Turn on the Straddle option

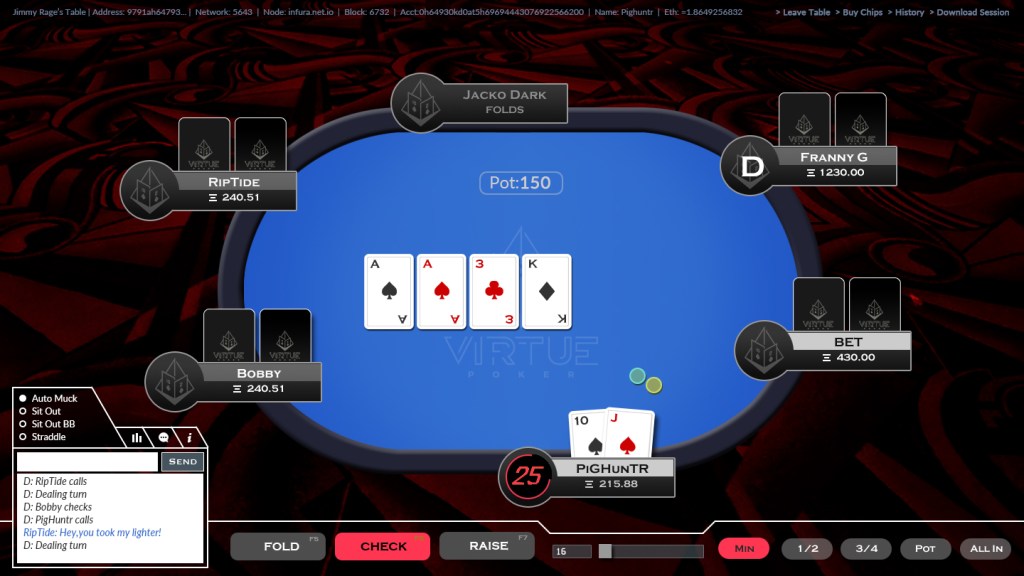tap(24, 437)
